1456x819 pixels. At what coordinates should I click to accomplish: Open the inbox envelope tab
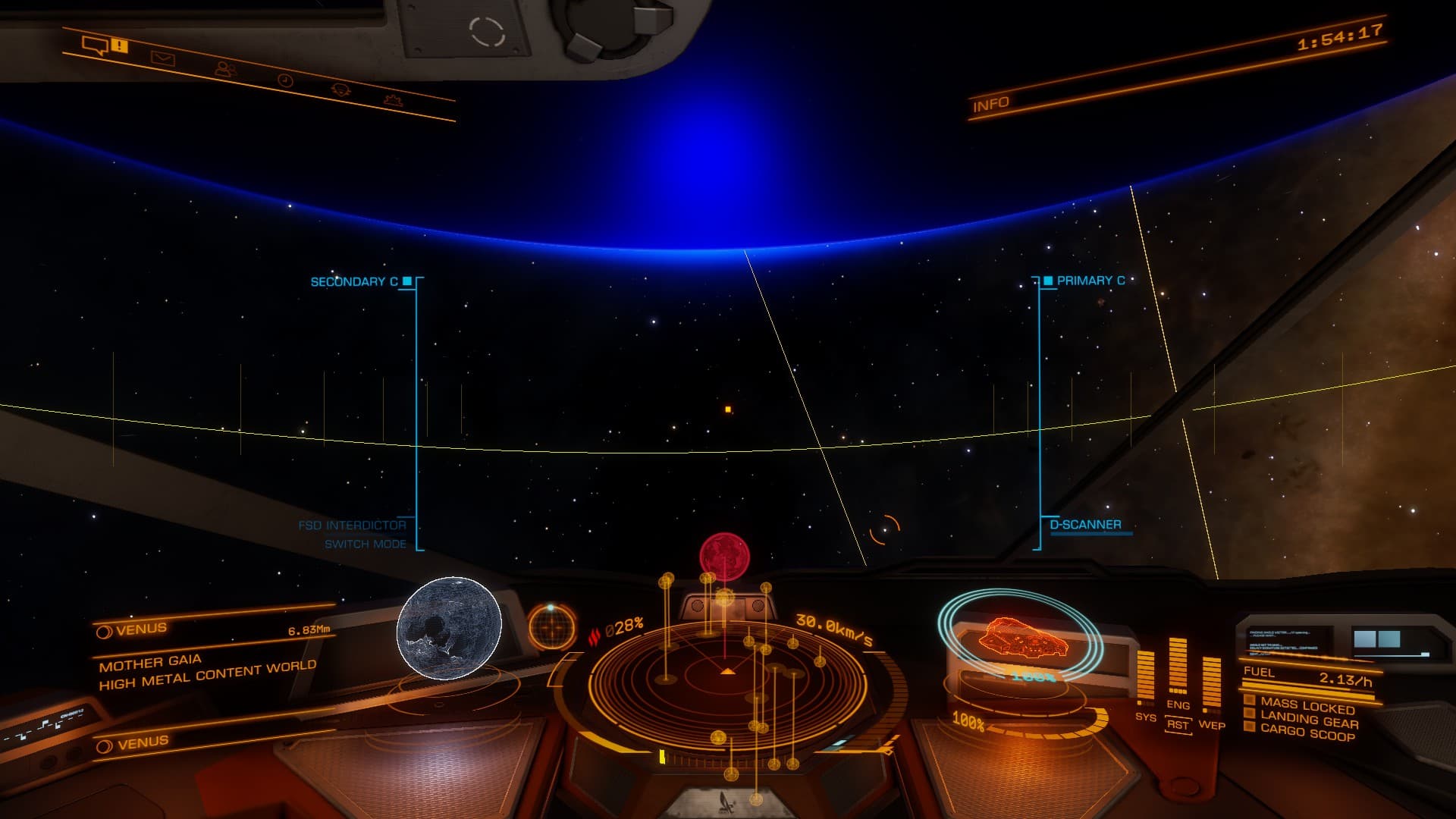(162, 58)
